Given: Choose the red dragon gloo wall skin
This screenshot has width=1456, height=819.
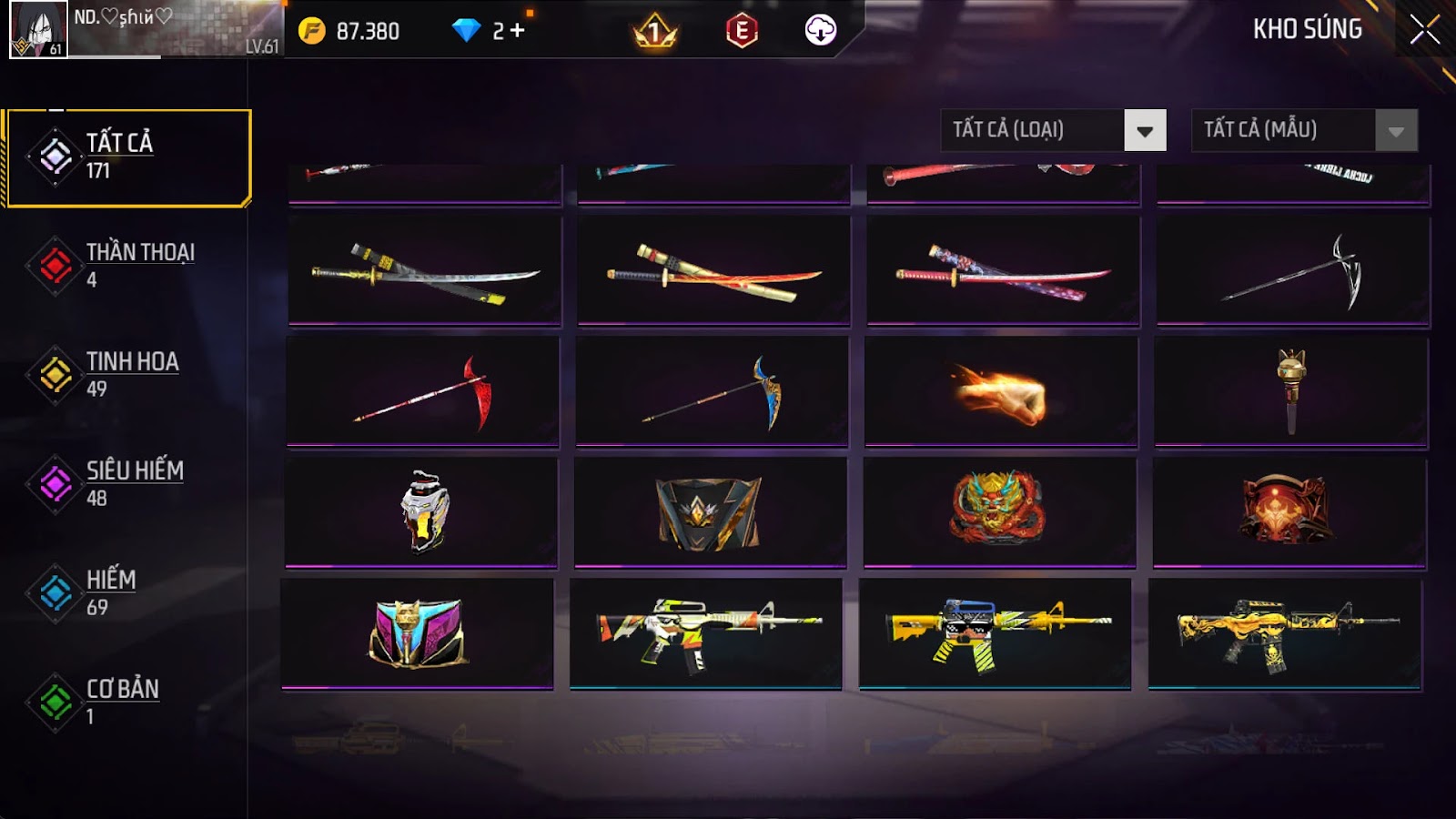Looking at the screenshot, I should click(999, 511).
